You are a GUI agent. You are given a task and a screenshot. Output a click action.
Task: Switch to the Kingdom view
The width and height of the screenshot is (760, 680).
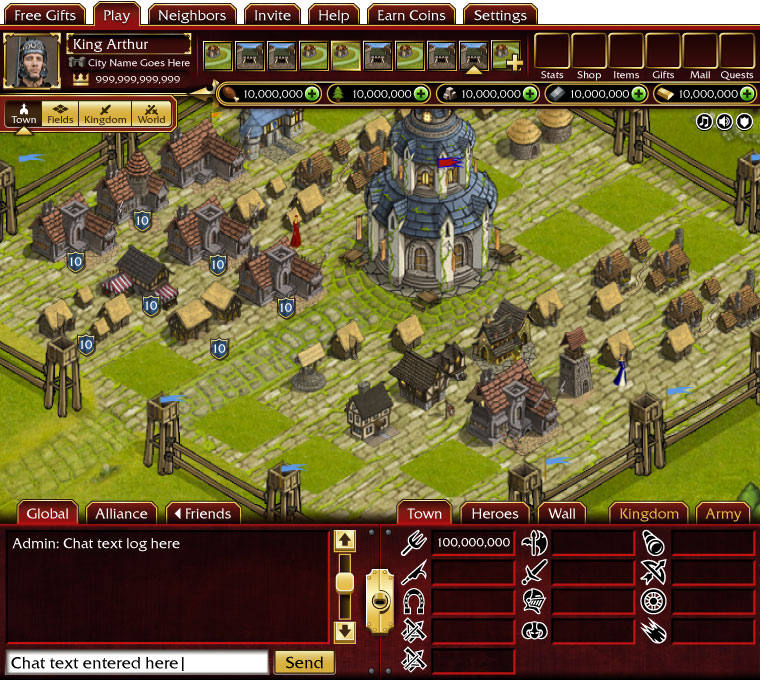tap(105, 113)
